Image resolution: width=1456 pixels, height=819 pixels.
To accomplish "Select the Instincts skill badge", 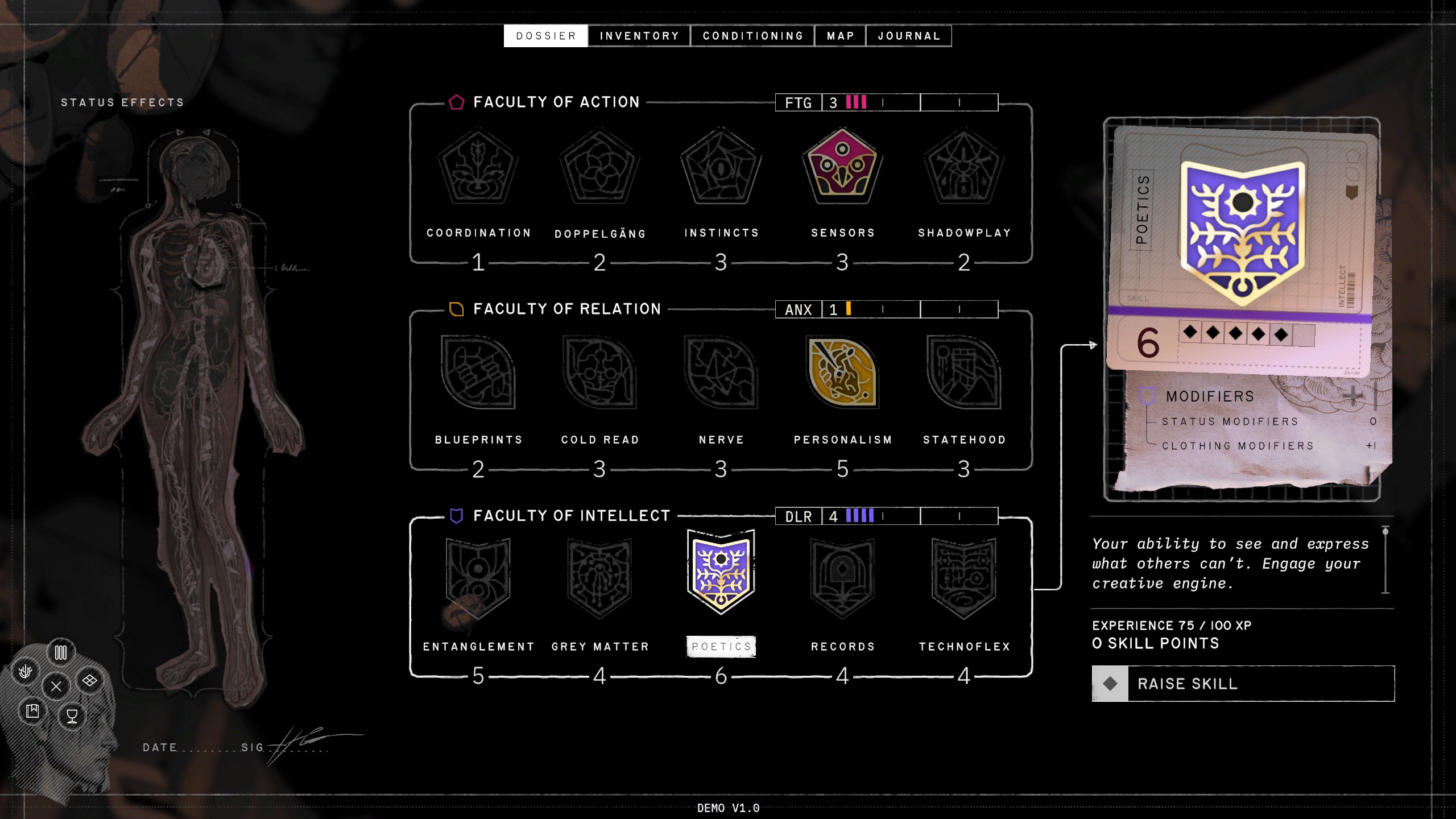I will tap(721, 167).
